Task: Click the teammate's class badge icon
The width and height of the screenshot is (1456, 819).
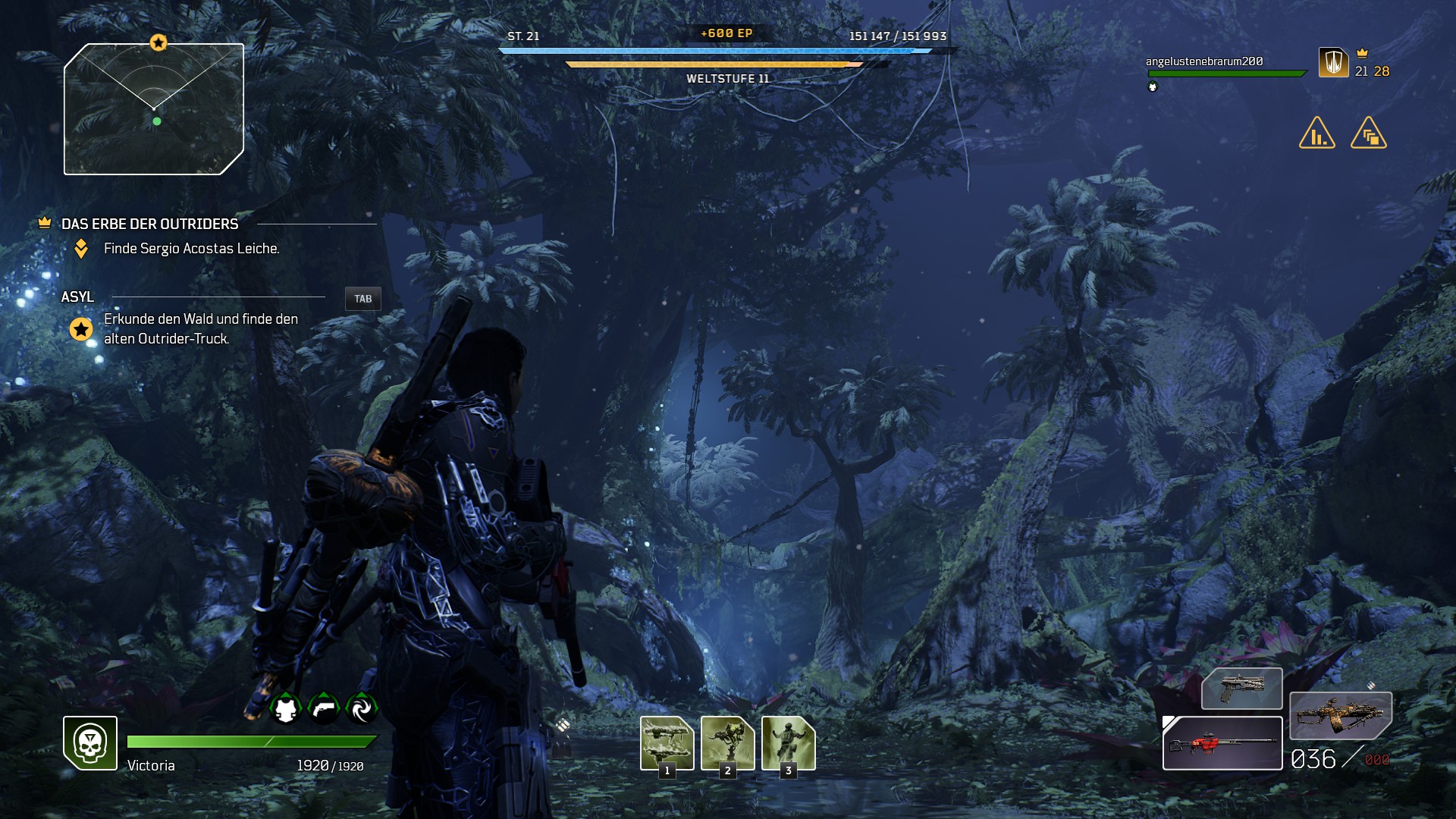Action: click(1333, 62)
